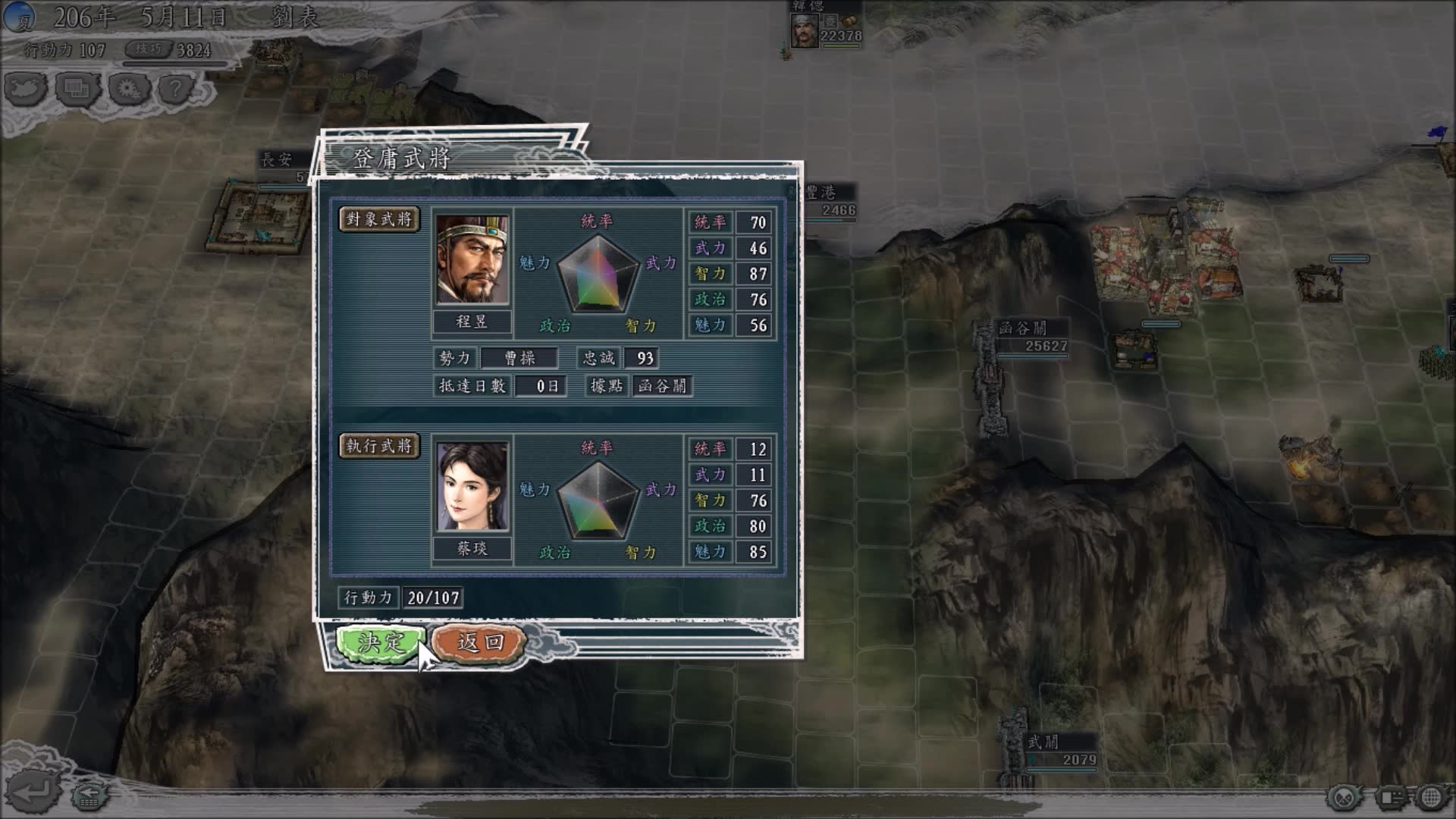
Task: Toggle the panel layout icon in bottom bar
Action: (1391, 798)
